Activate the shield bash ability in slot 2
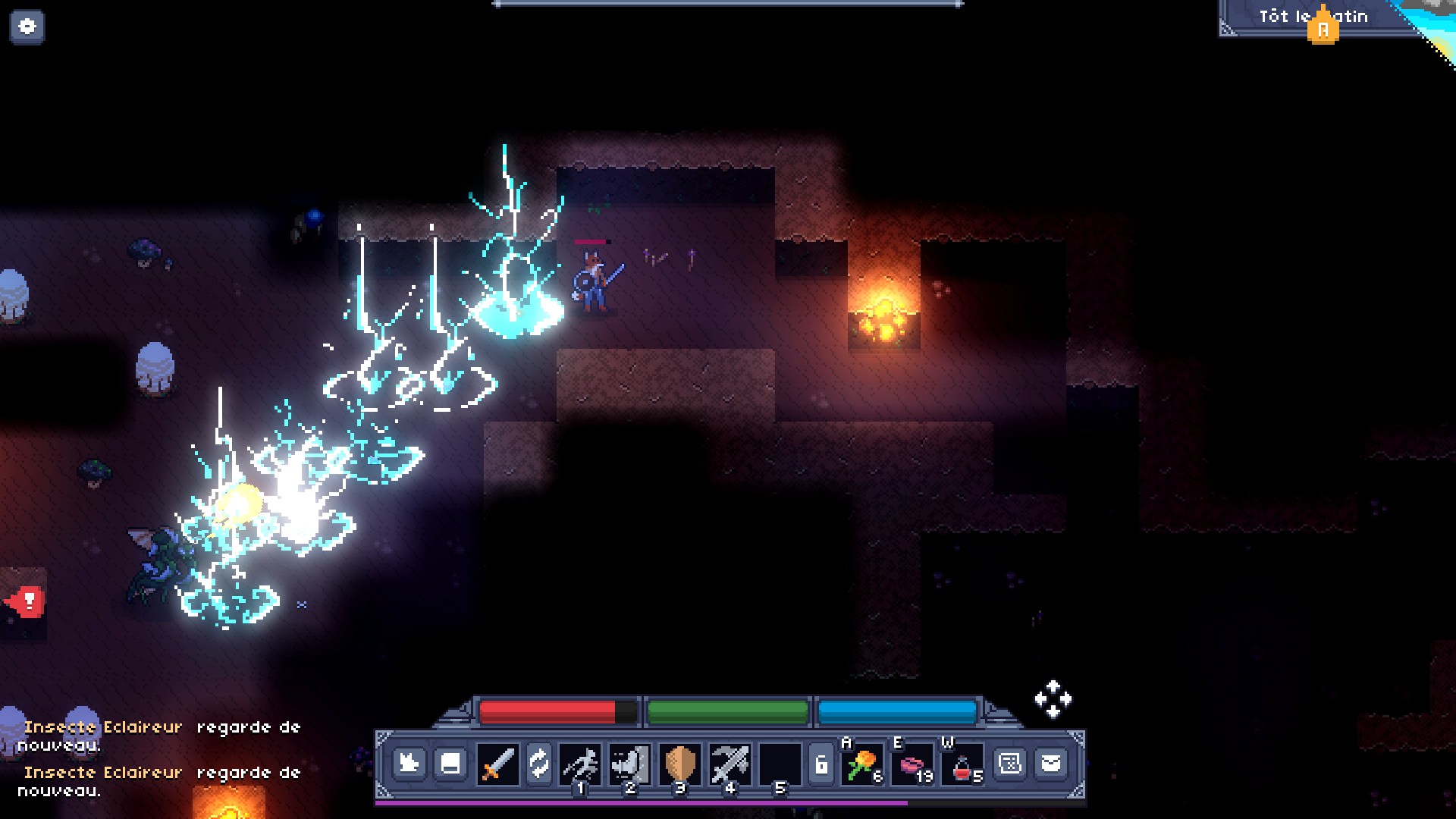This screenshot has width=1456, height=819. 629,764
